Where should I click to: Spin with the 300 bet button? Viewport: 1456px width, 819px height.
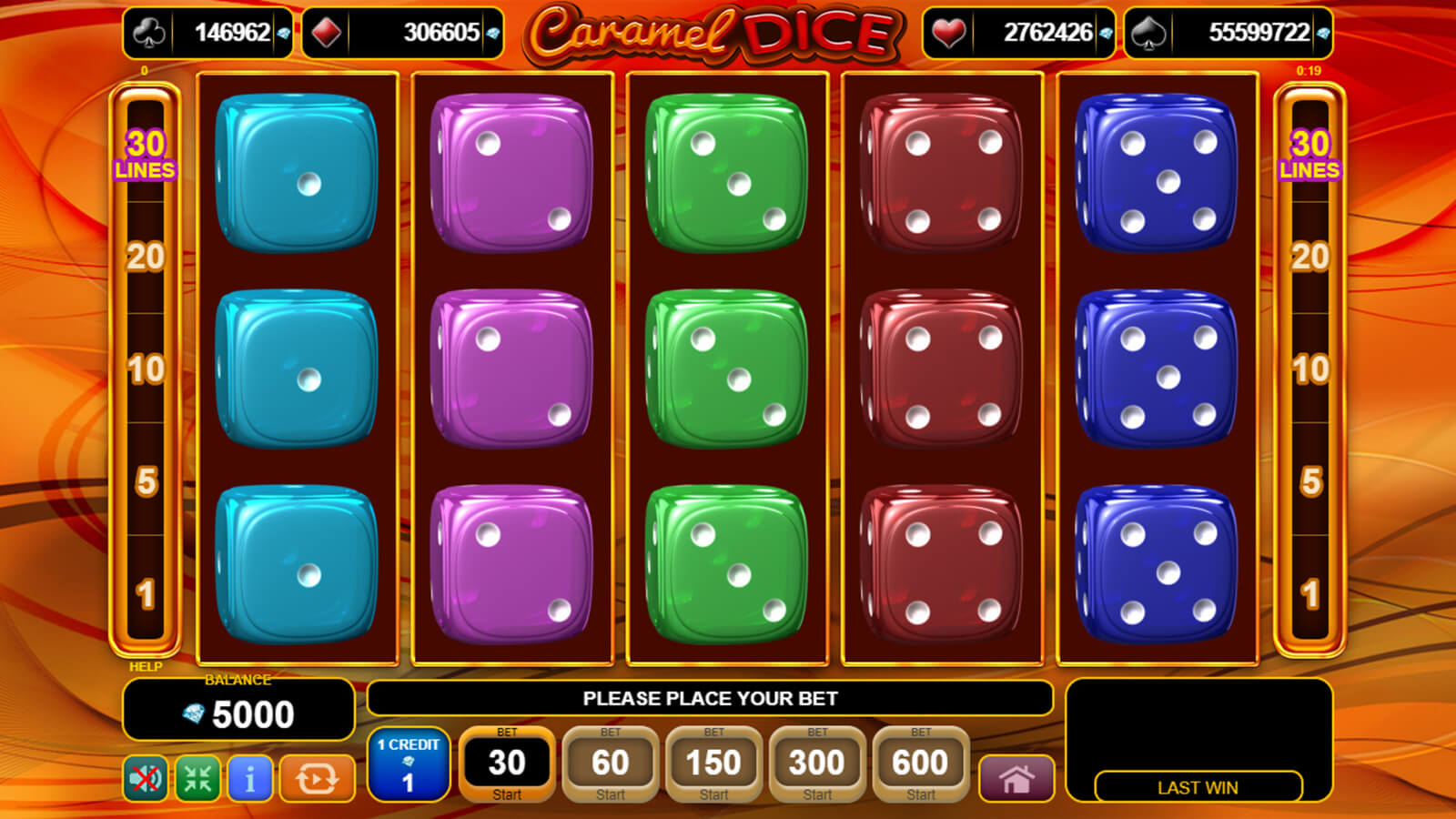(817, 764)
